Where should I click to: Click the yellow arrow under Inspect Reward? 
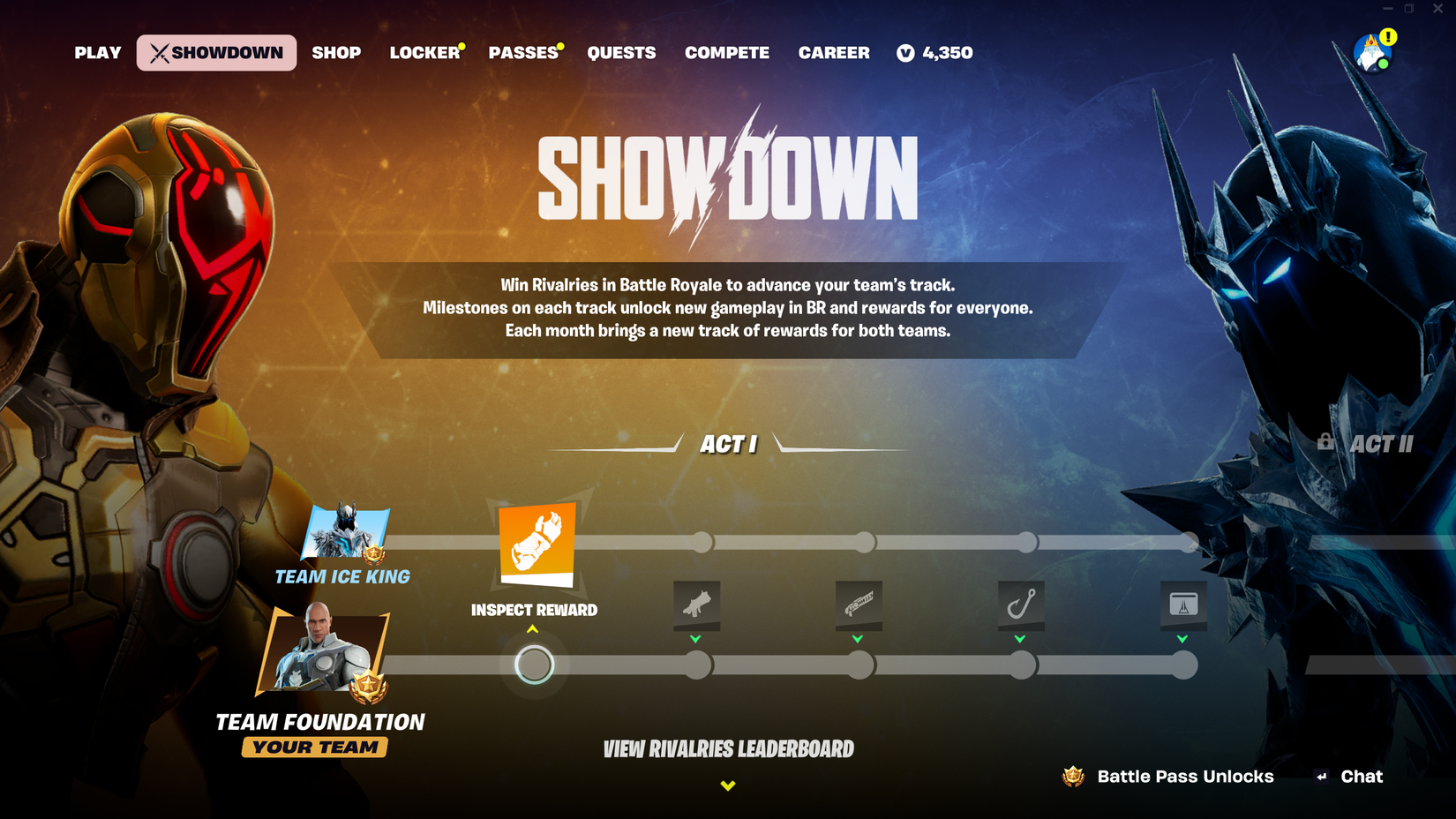pos(533,628)
